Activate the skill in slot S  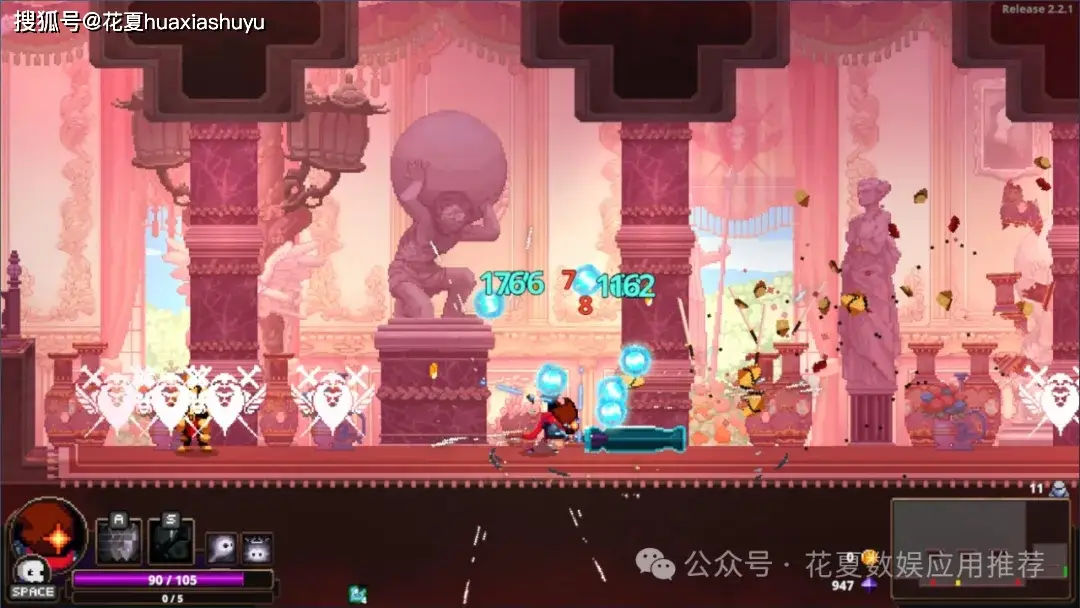click(170, 541)
